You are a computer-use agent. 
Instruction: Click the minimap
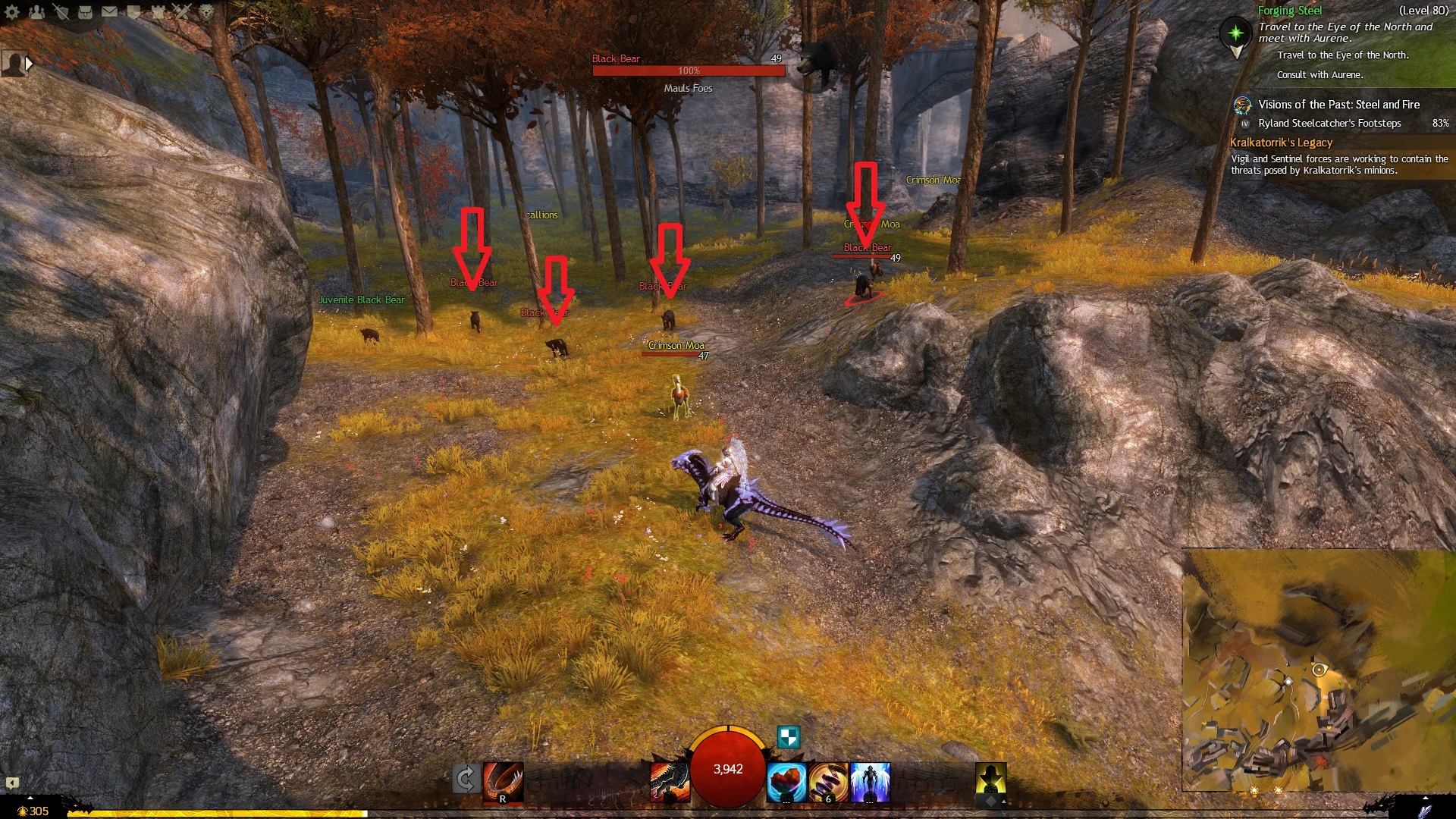pyautogui.click(x=1318, y=670)
